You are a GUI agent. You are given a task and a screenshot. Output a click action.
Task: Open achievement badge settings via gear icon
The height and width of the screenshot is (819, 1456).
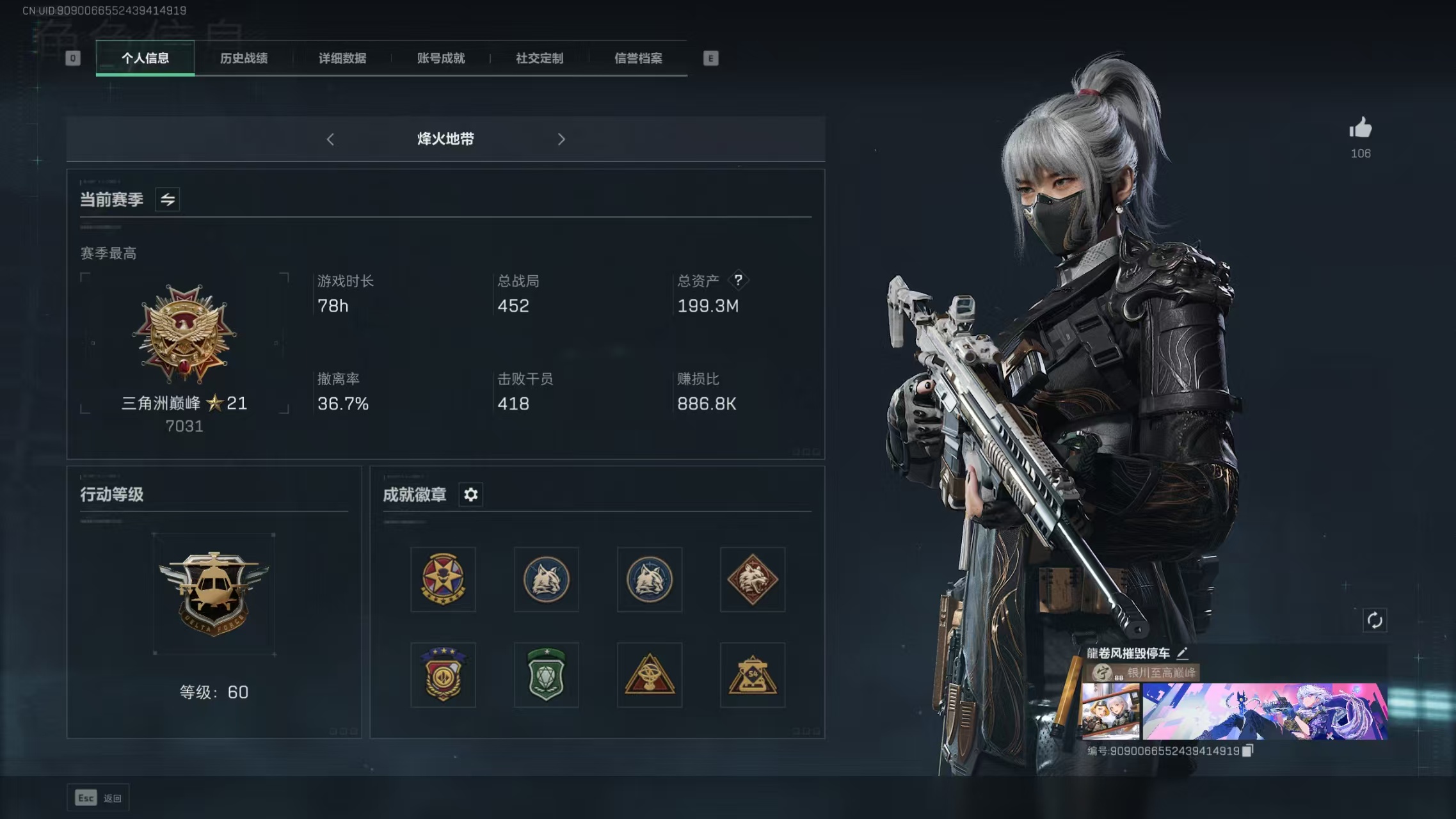pos(472,495)
